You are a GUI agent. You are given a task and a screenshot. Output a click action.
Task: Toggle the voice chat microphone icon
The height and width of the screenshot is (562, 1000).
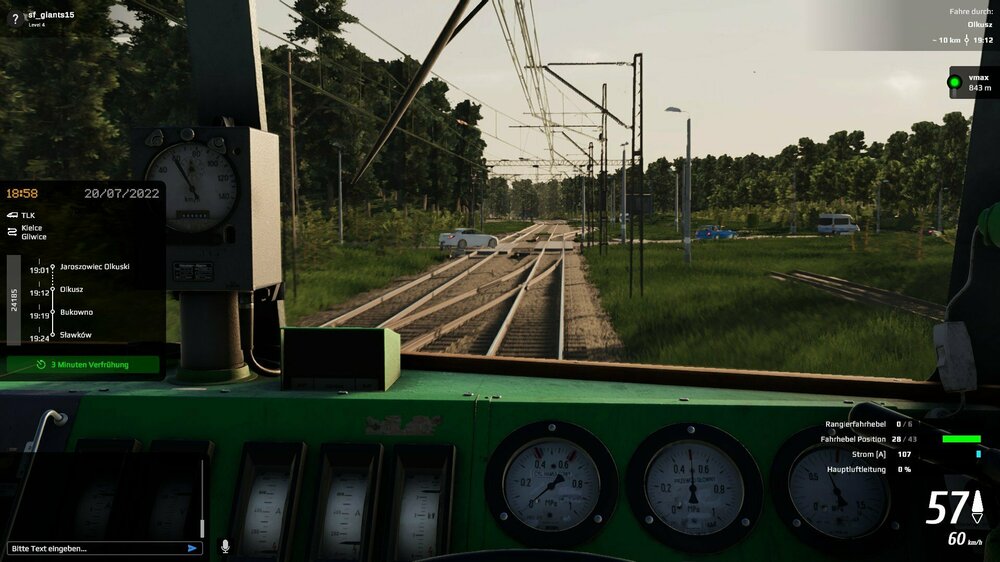pos(225,547)
